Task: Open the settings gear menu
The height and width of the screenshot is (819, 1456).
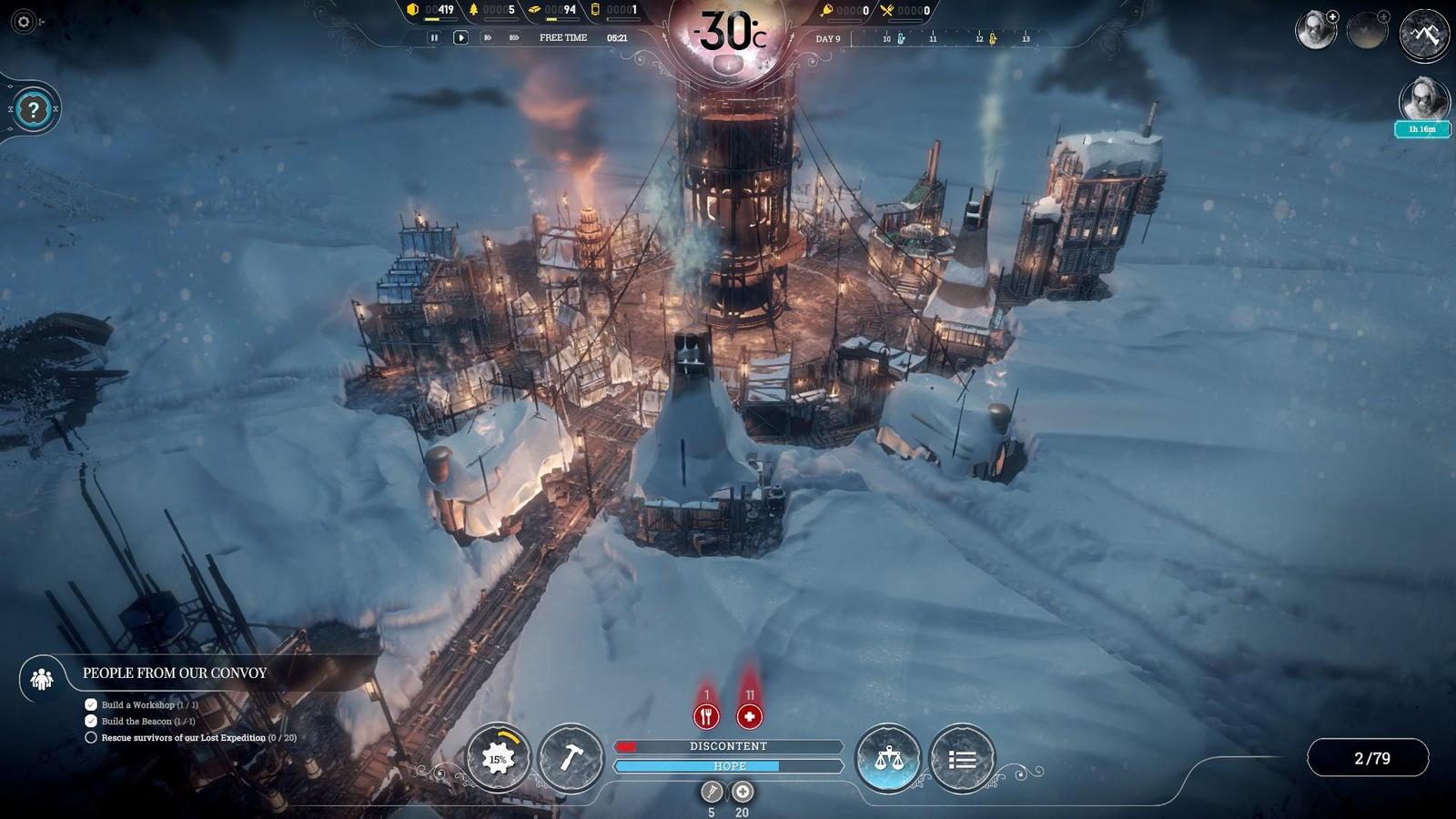Action: [25, 22]
